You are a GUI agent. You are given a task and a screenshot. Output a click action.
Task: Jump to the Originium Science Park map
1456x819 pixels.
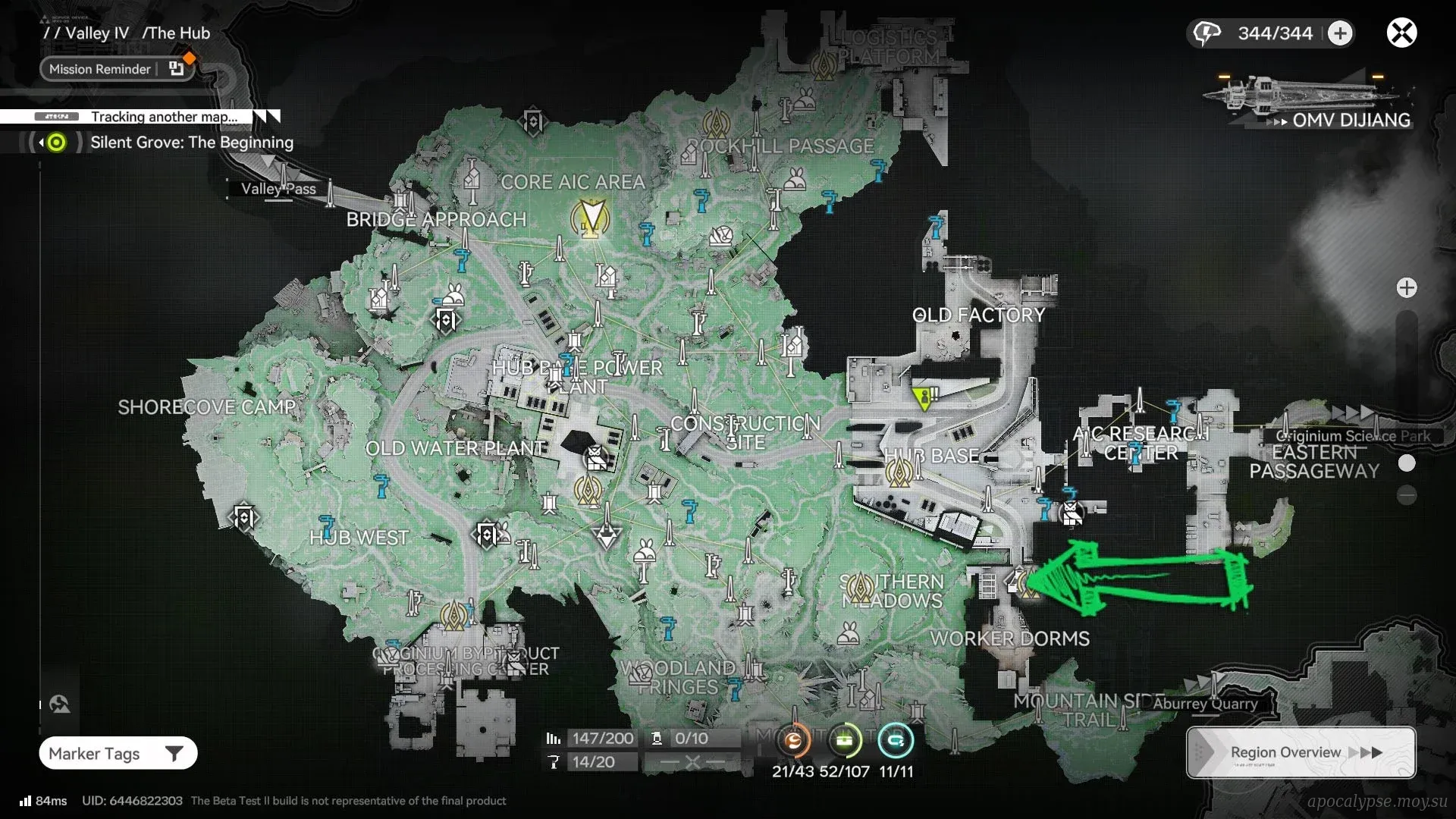1352,435
